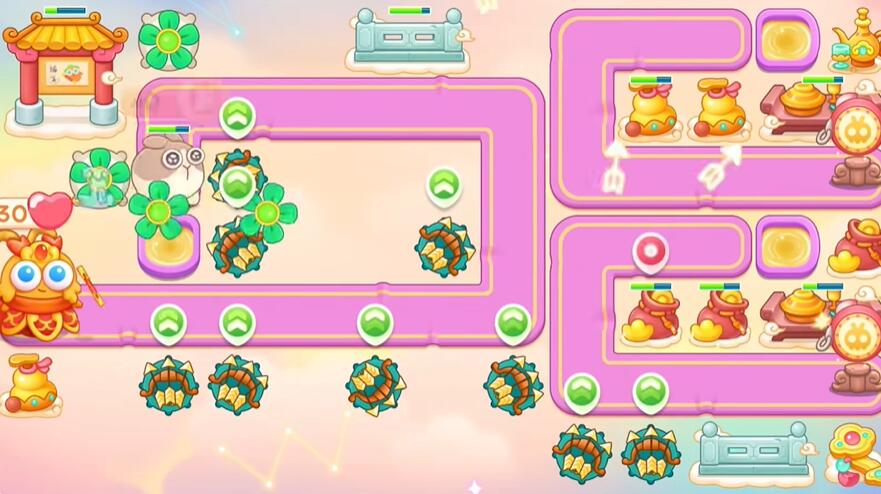Select the clover fan tower beside the gate

(x=167, y=39)
